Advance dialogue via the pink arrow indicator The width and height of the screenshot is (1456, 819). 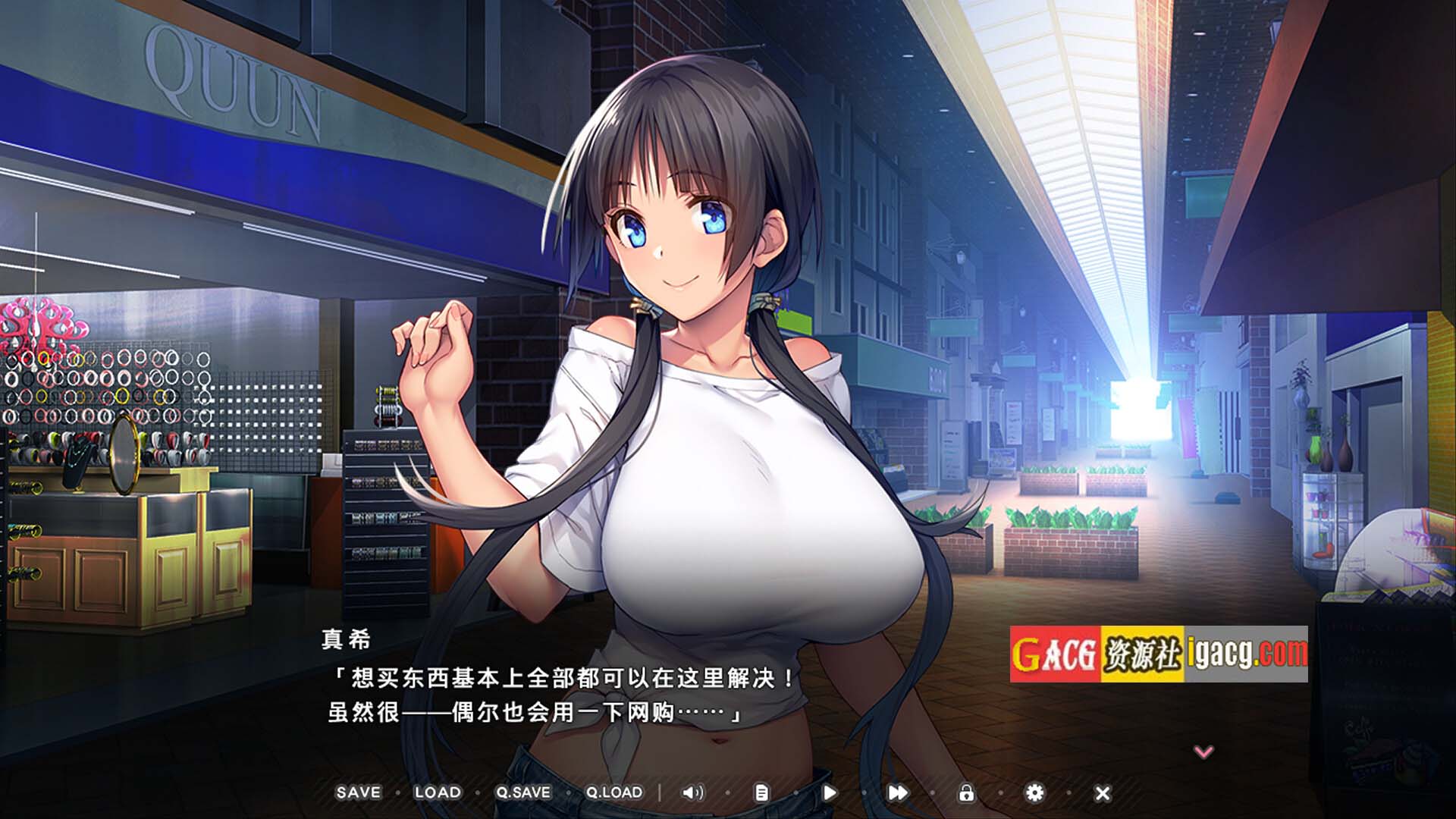[1203, 752]
